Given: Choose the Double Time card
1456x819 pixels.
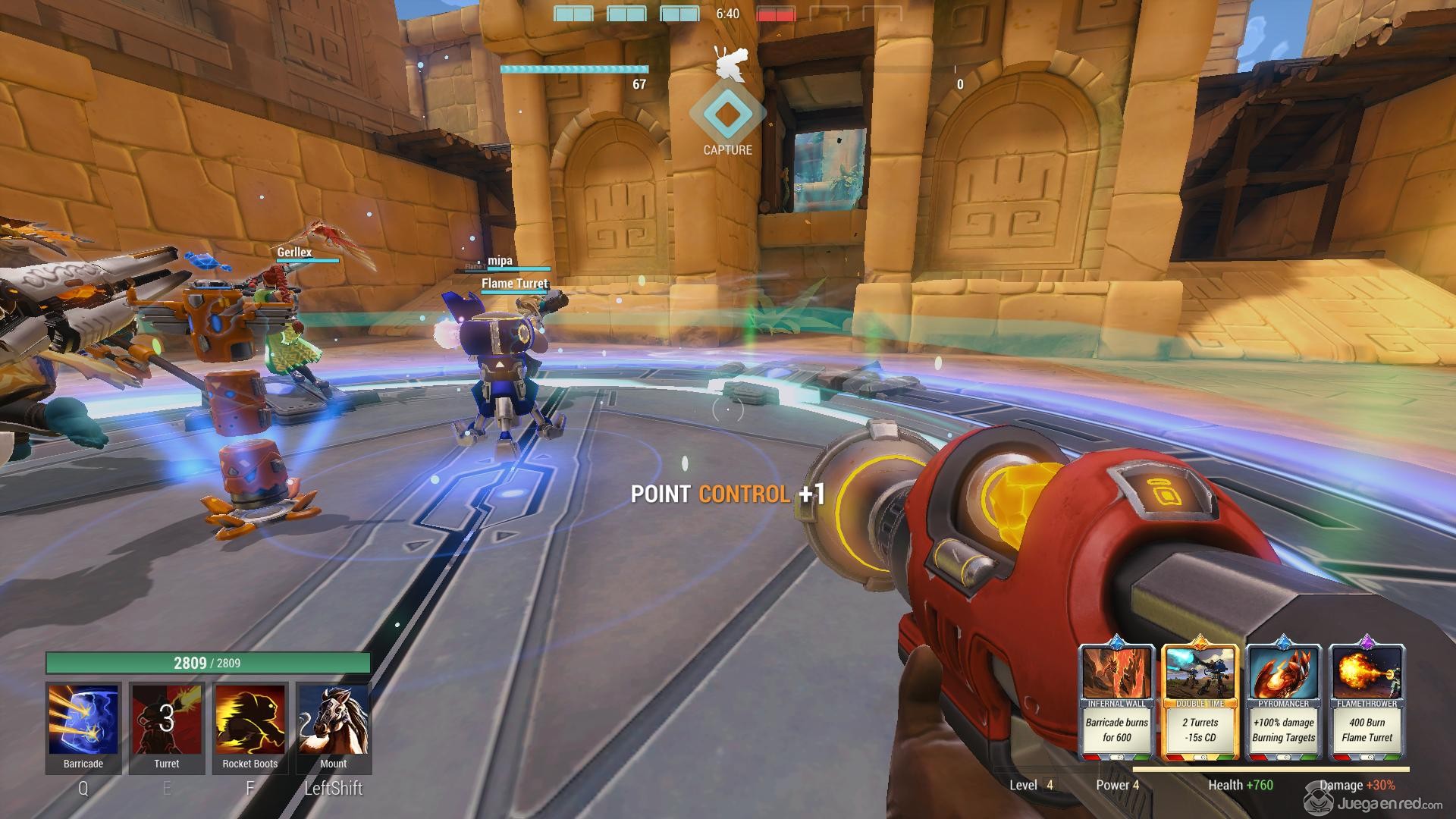Looking at the screenshot, I should pos(1200,701).
